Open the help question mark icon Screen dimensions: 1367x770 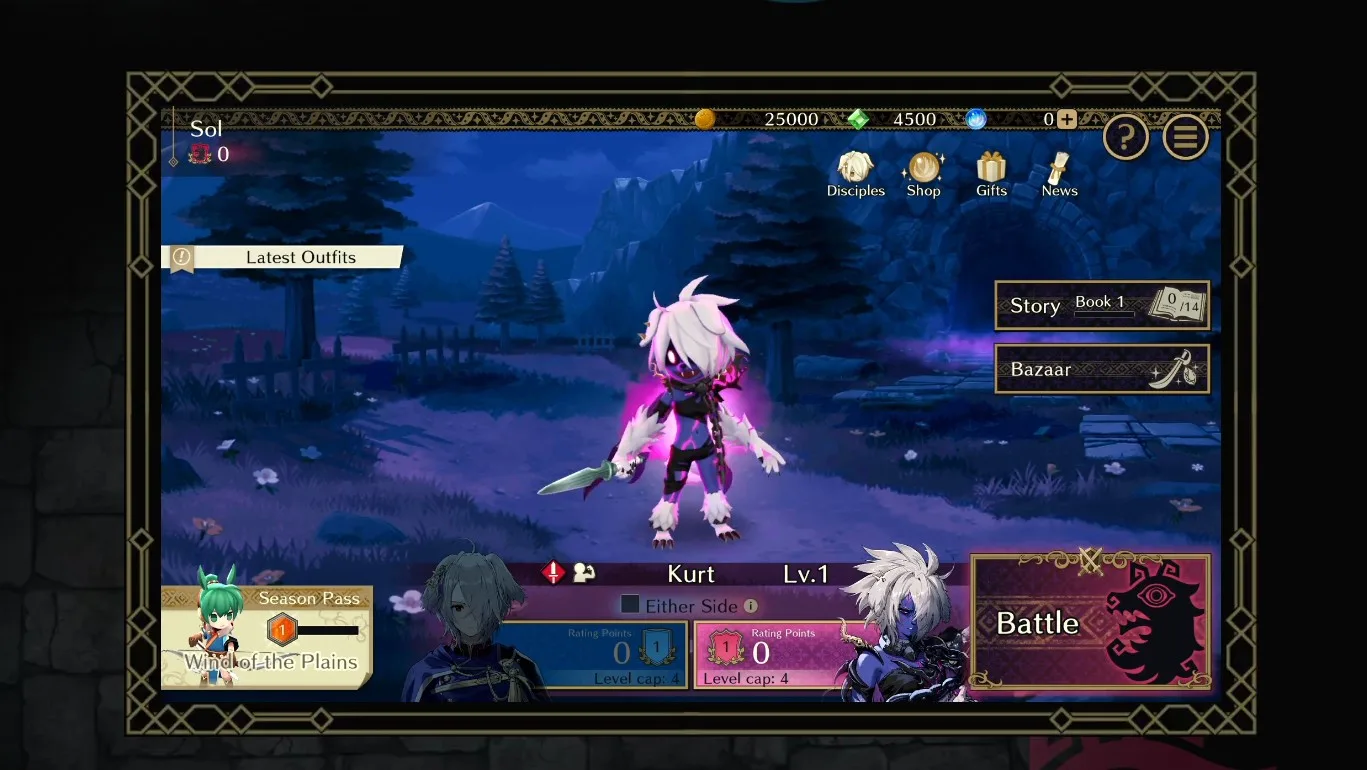1126,136
